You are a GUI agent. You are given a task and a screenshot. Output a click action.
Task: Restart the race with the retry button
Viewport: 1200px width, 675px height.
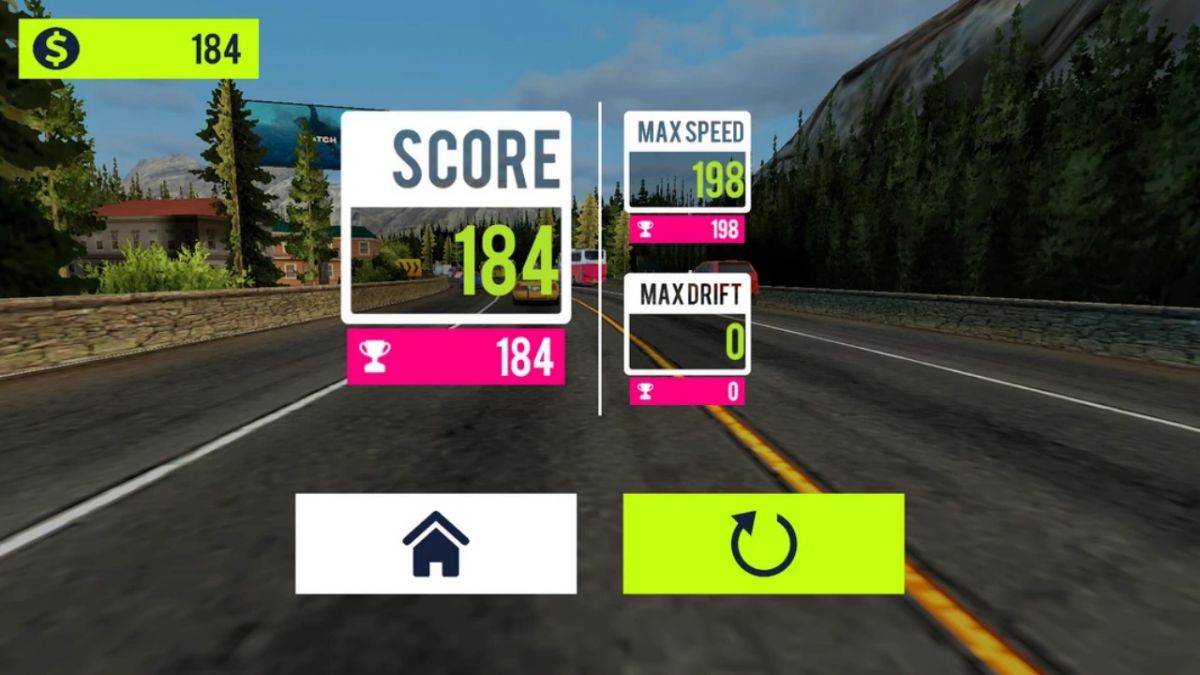[x=763, y=543]
